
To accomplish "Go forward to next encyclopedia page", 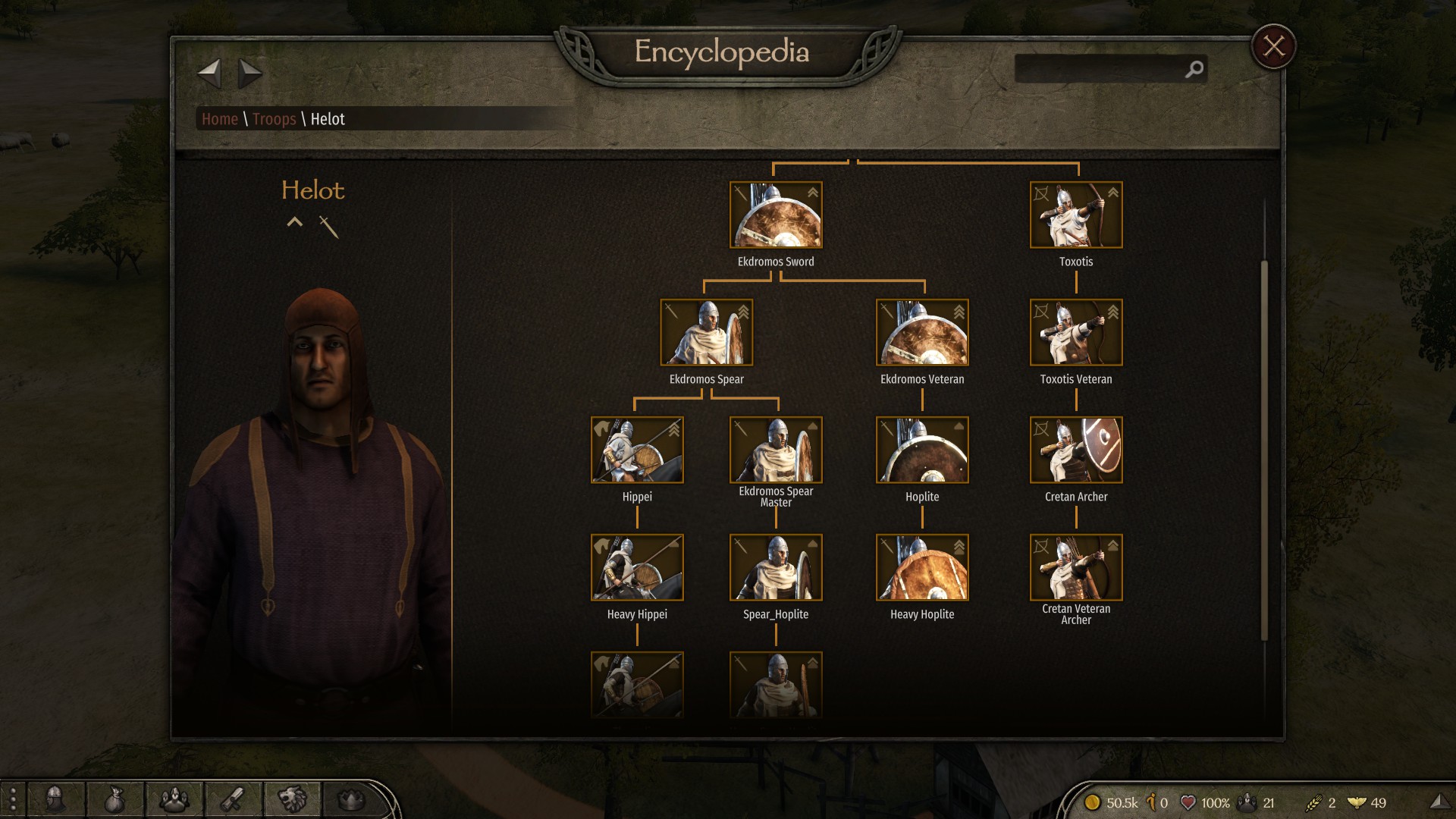I will [x=249, y=74].
